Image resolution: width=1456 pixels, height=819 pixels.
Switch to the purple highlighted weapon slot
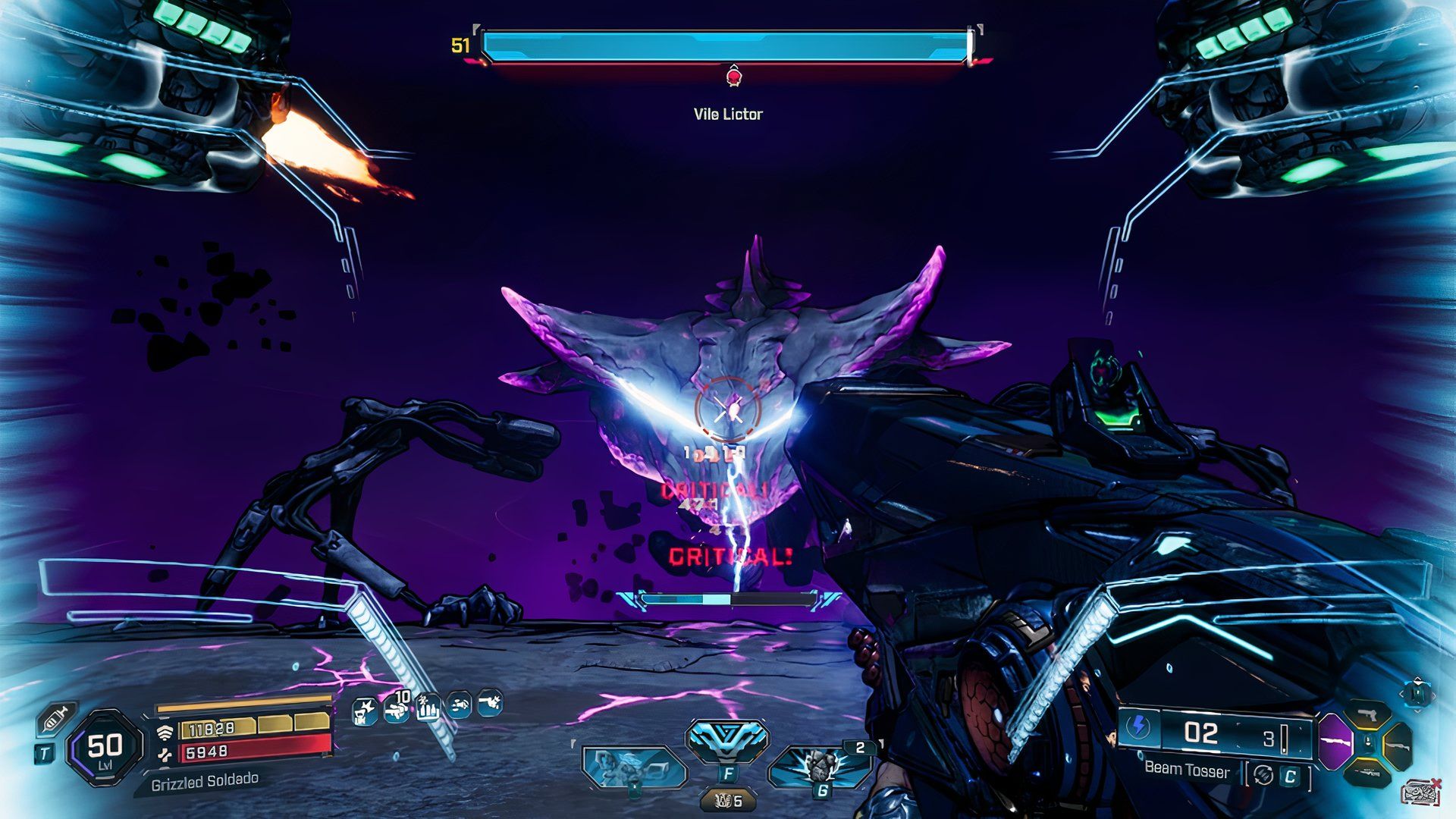coord(1335,742)
